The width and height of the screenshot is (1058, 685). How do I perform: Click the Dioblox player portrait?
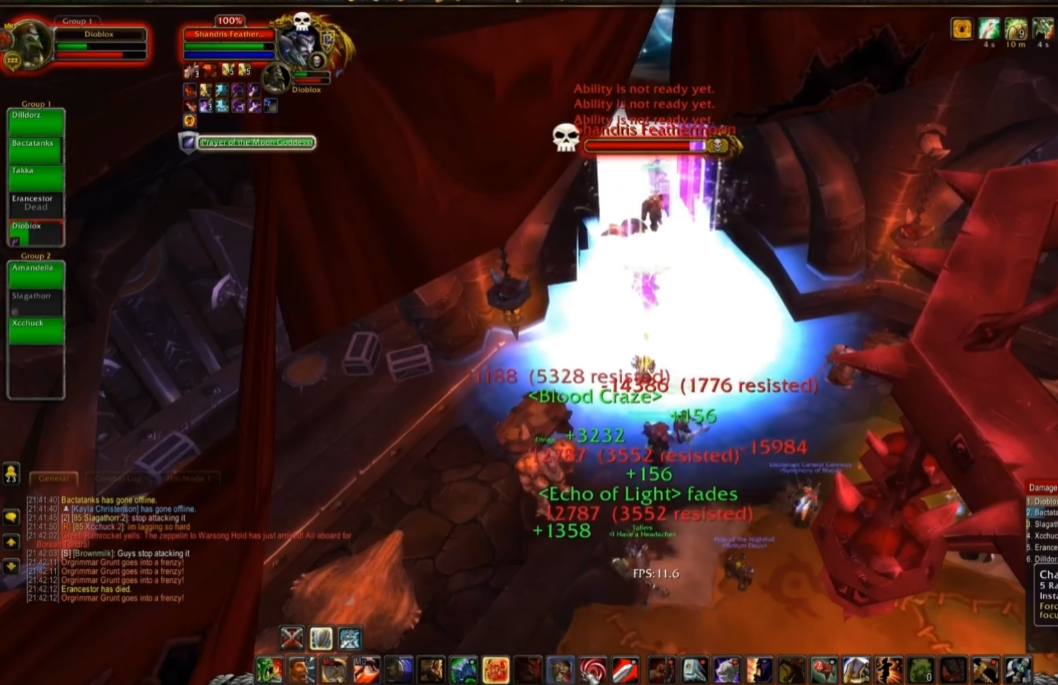29,45
